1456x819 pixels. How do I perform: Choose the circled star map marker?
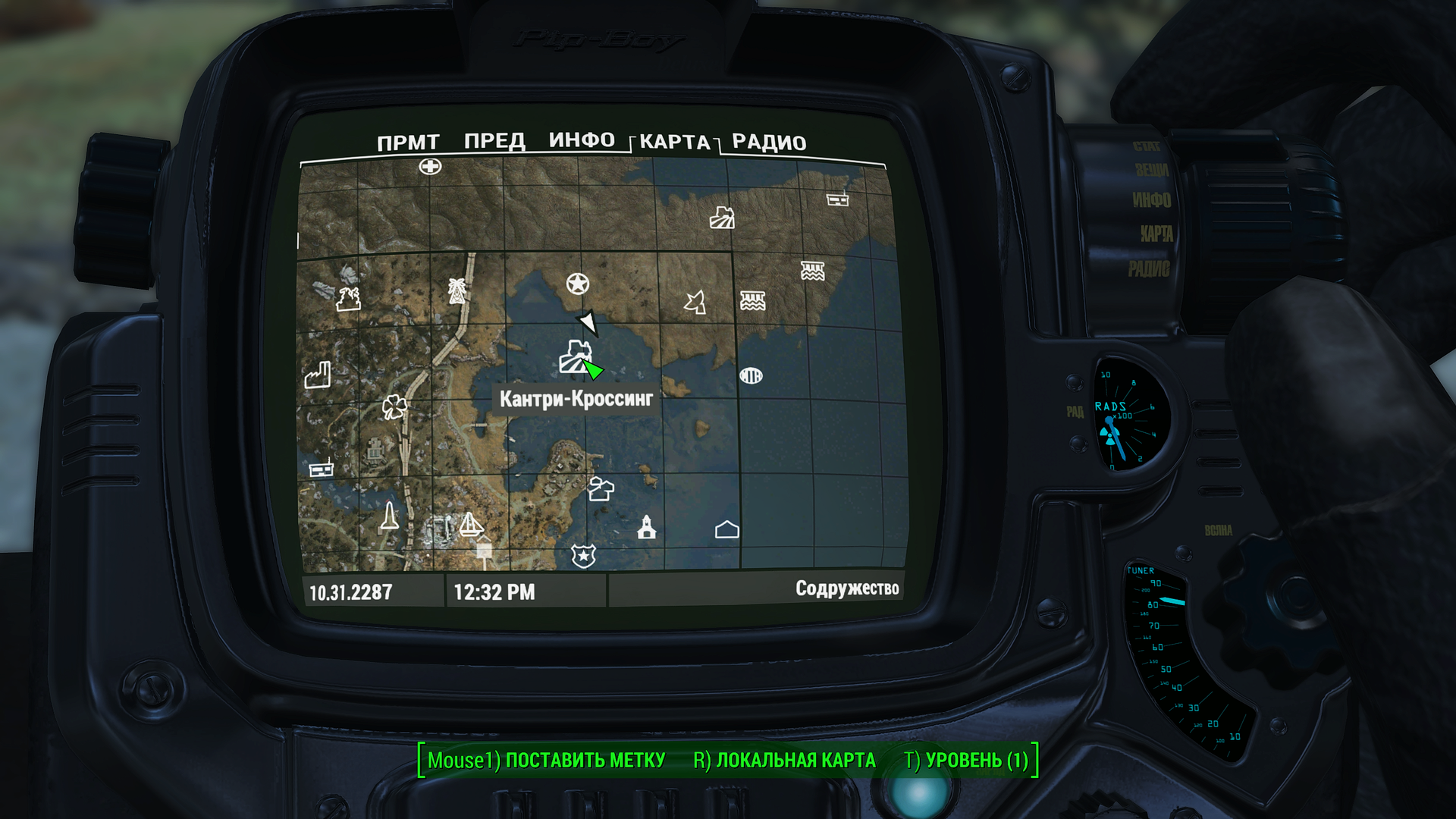point(578,284)
